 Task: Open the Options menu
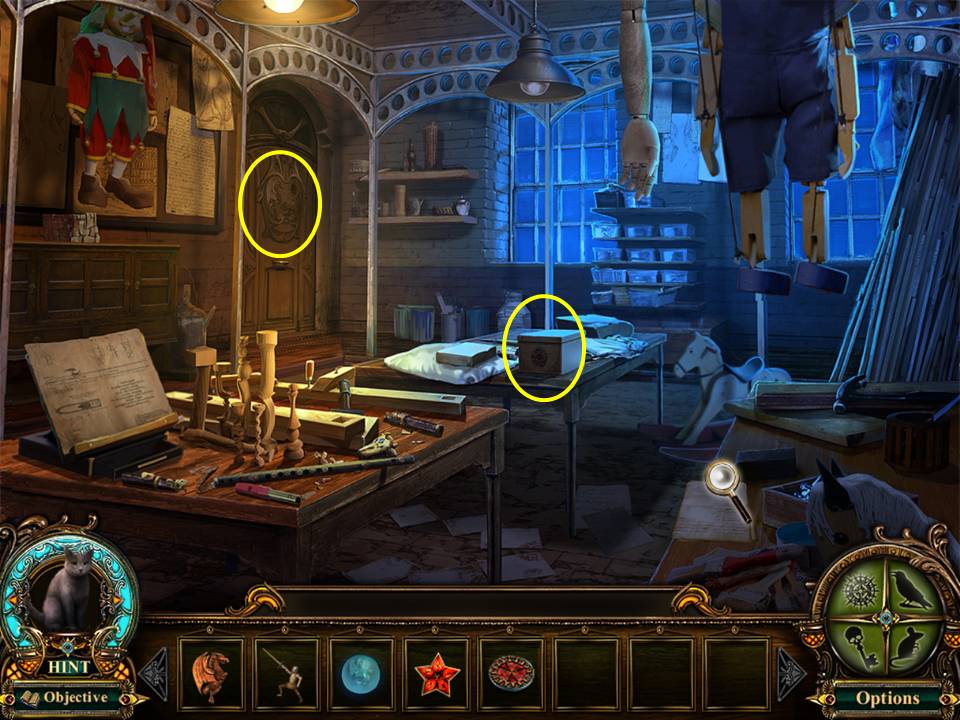886,697
